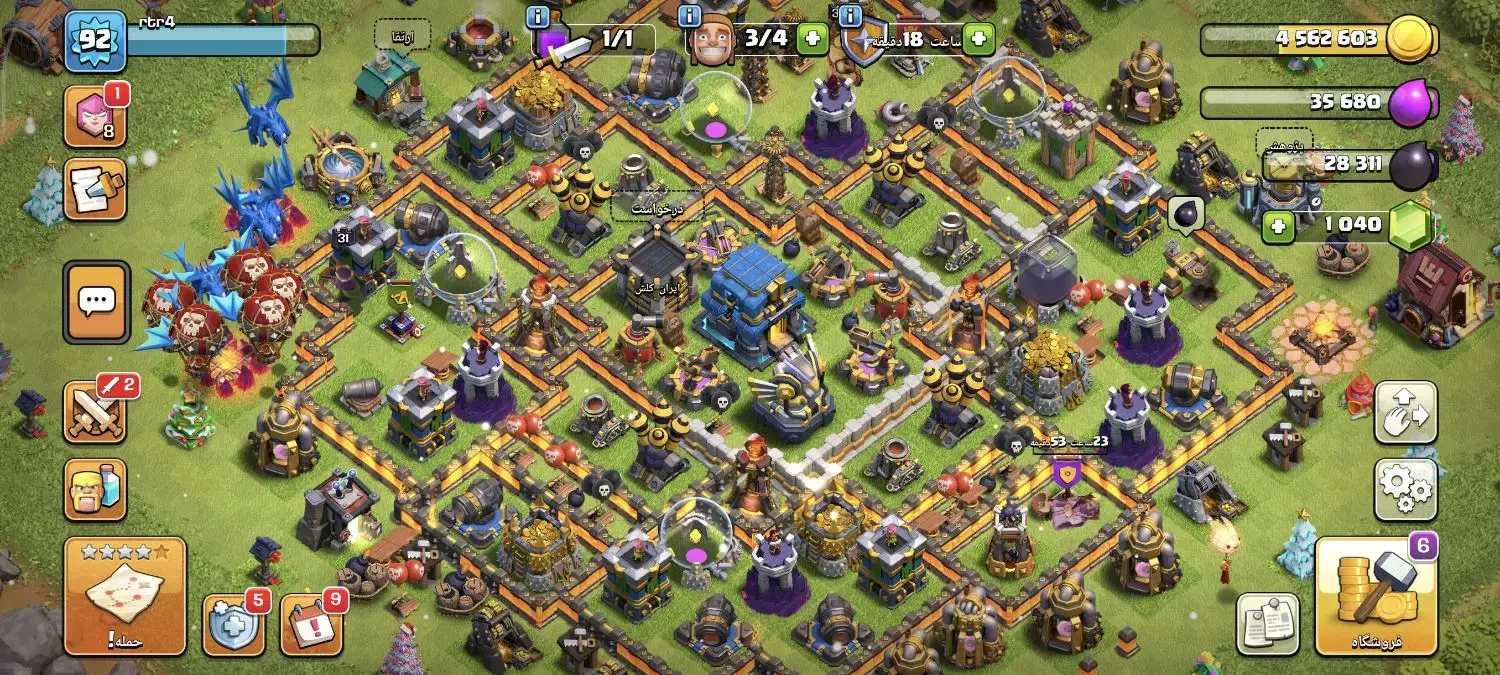Open the layout editor hand button
The width and height of the screenshot is (1500, 675).
point(1406,412)
